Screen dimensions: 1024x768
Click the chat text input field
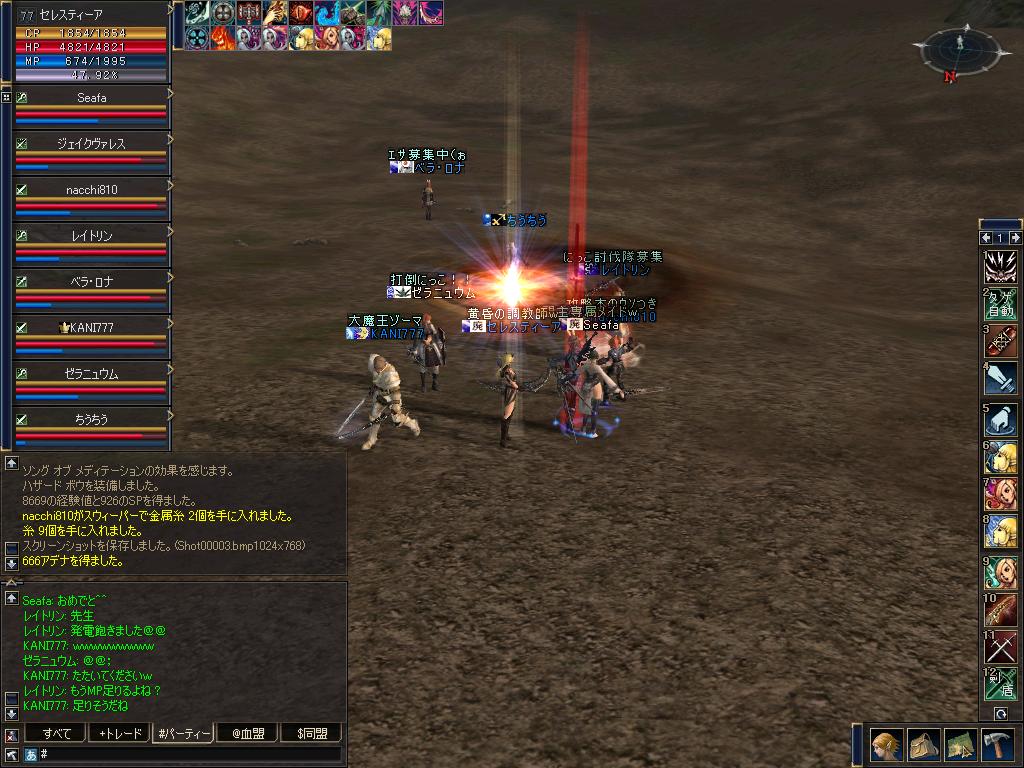tap(190, 754)
